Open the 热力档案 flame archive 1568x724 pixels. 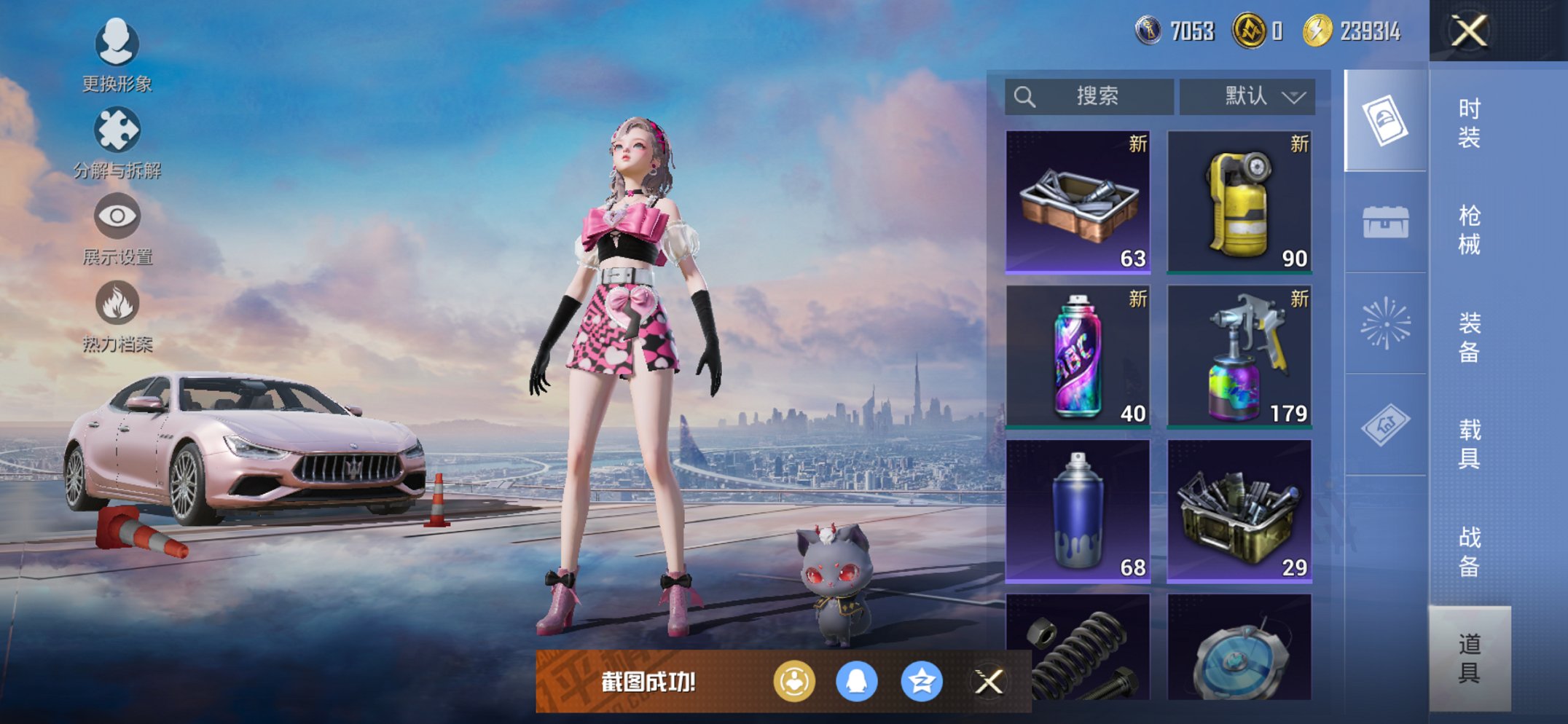point(117,316)
